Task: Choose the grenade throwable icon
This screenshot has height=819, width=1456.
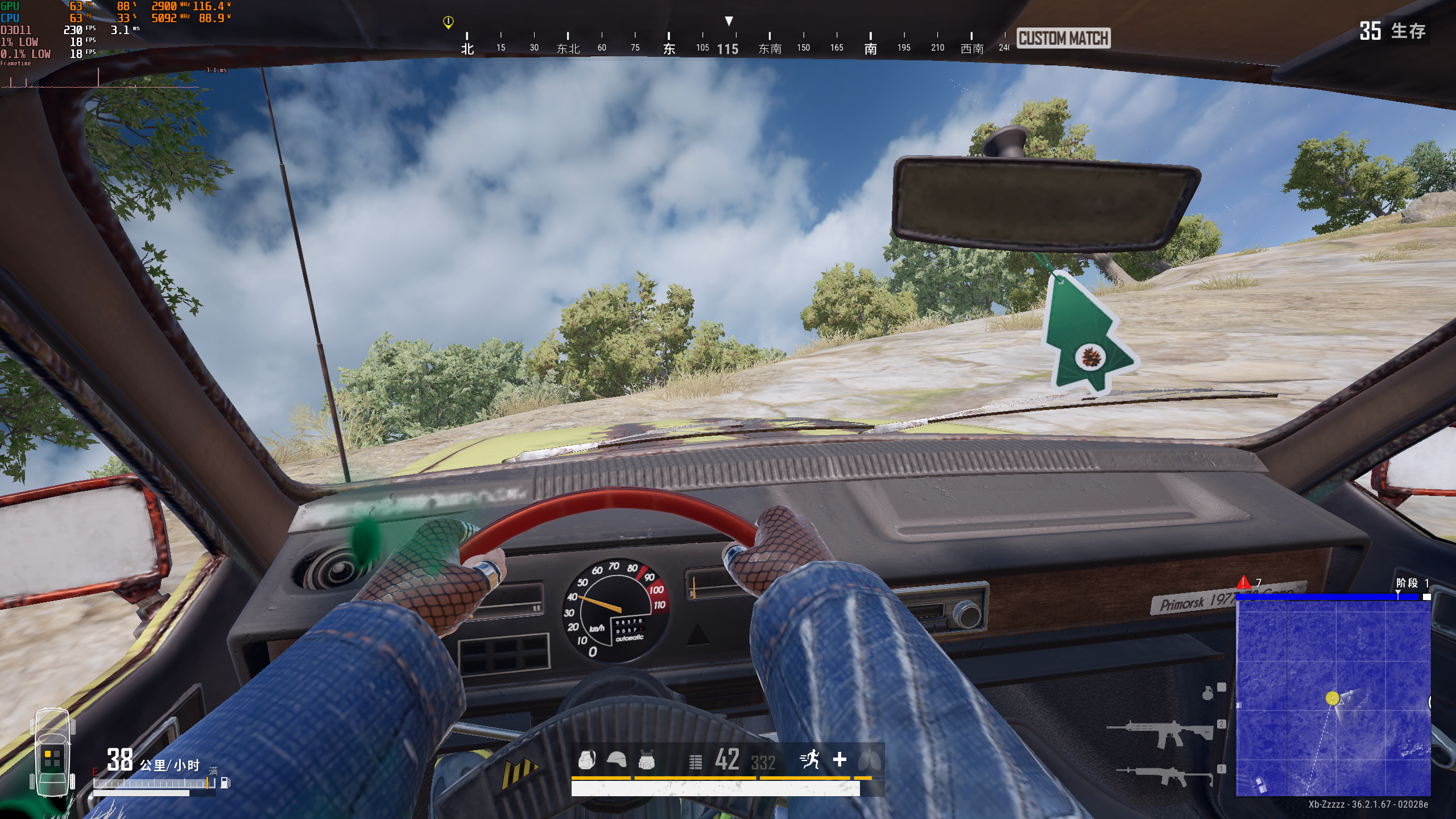Action: (1207, 693)
